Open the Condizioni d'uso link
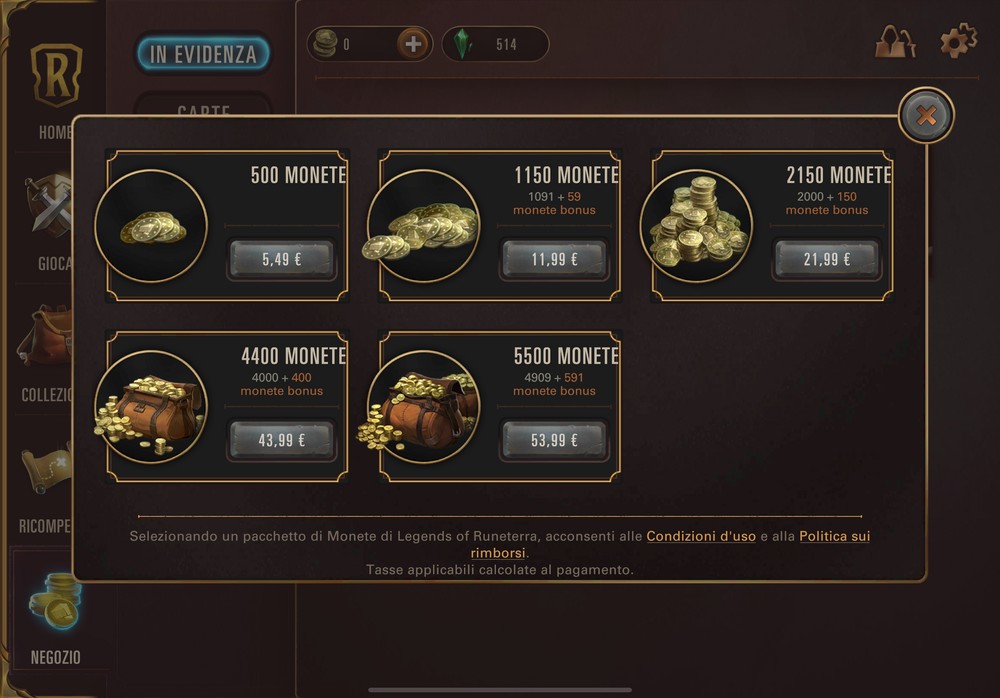Viewport: 1000px width, 698px height. click(x=701, y=536)
